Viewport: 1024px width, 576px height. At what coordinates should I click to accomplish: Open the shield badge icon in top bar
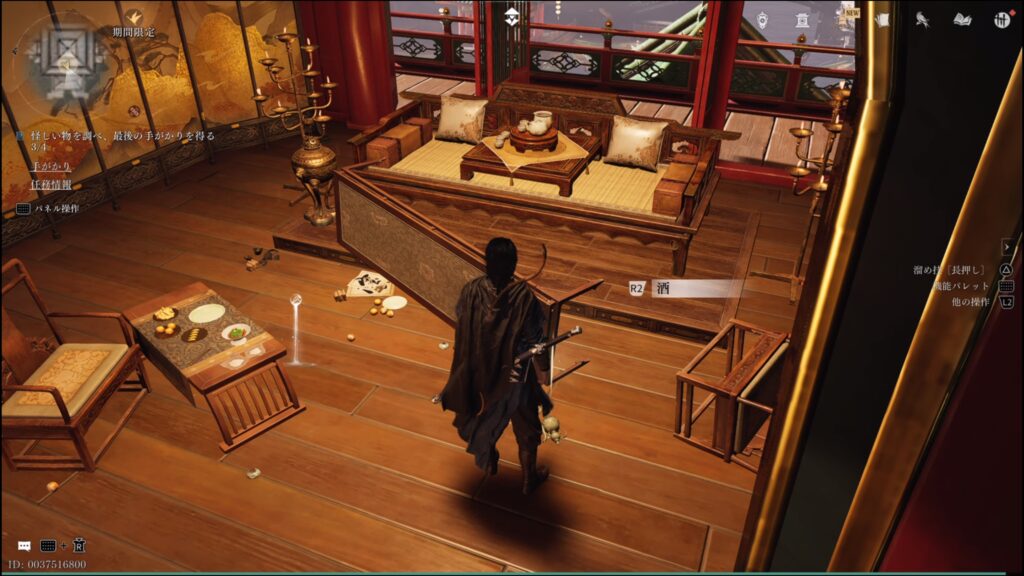[762, 19]
